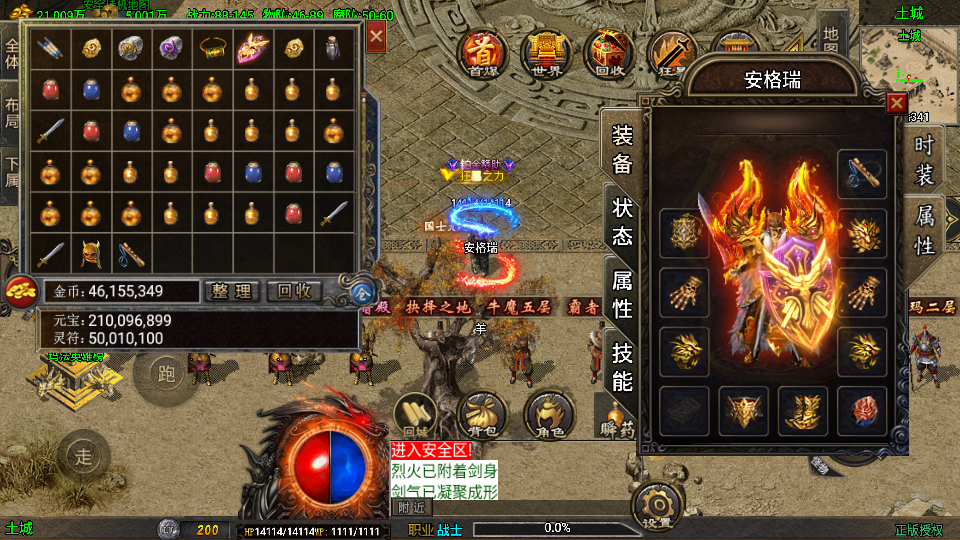
Task: Close the inventory bag window
Action: point(376,38)
